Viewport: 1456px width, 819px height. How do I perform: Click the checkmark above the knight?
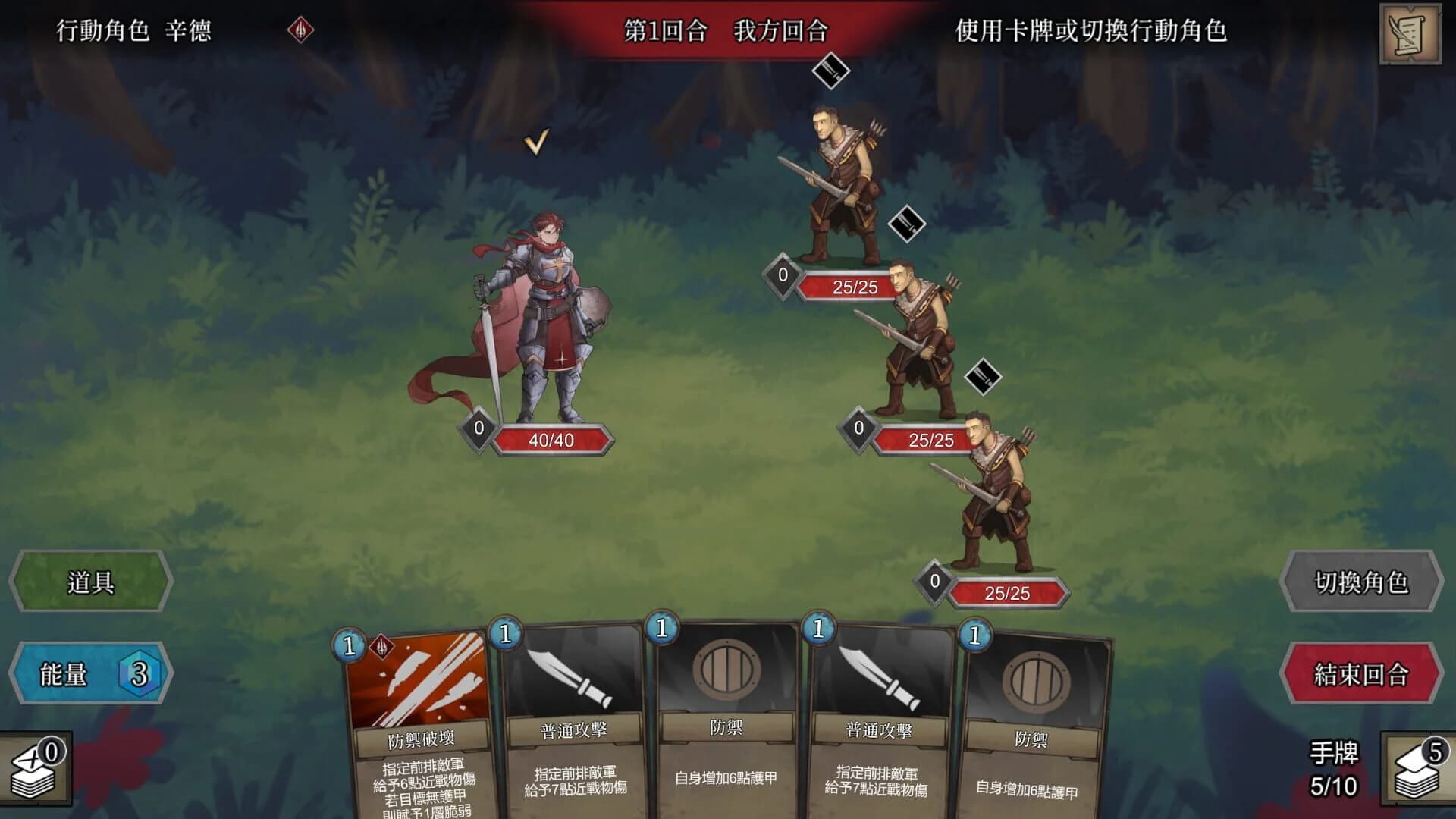(x=537, y=144)
